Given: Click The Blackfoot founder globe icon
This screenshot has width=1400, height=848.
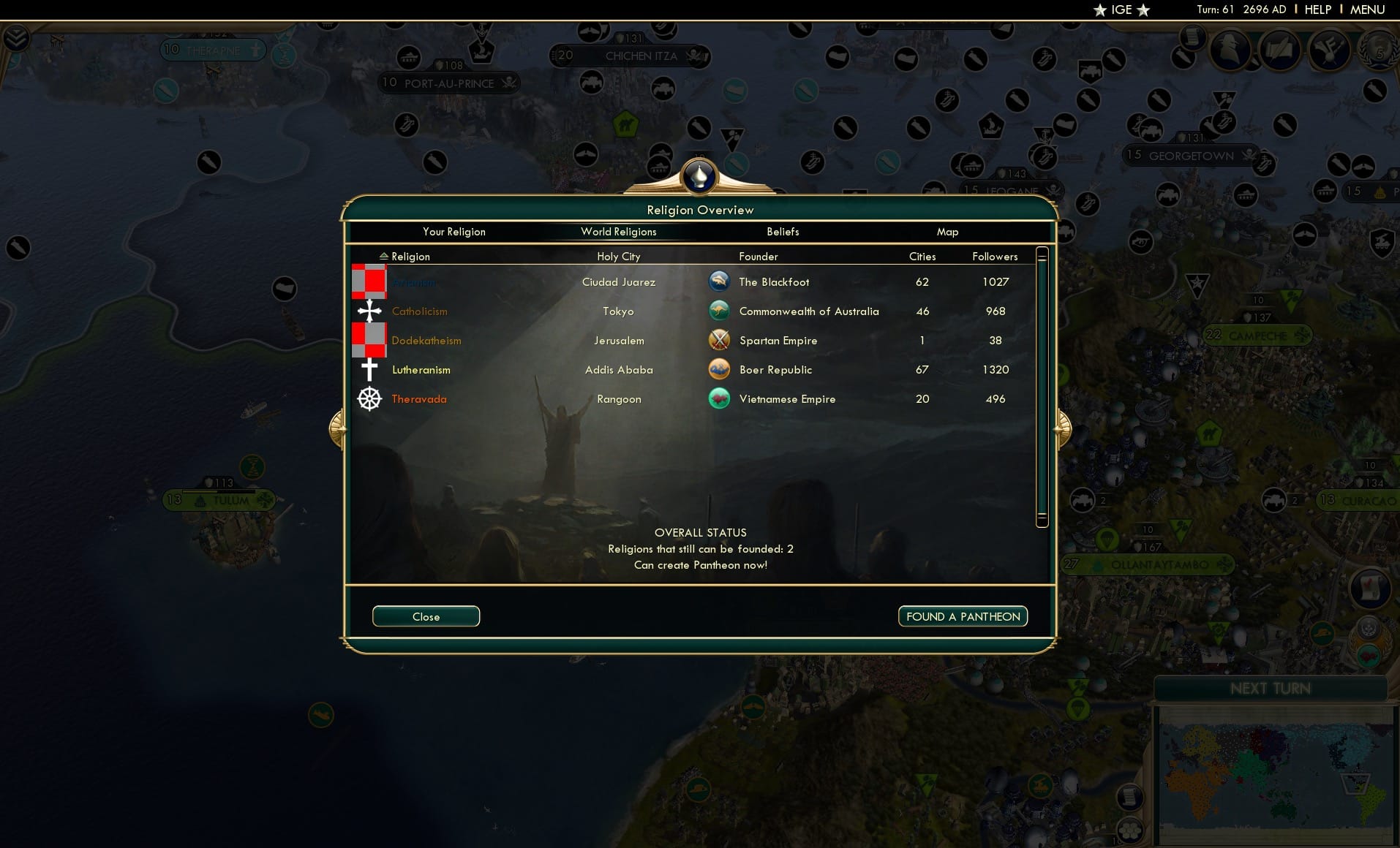Looking at the screenshot, I should (720, 281).
